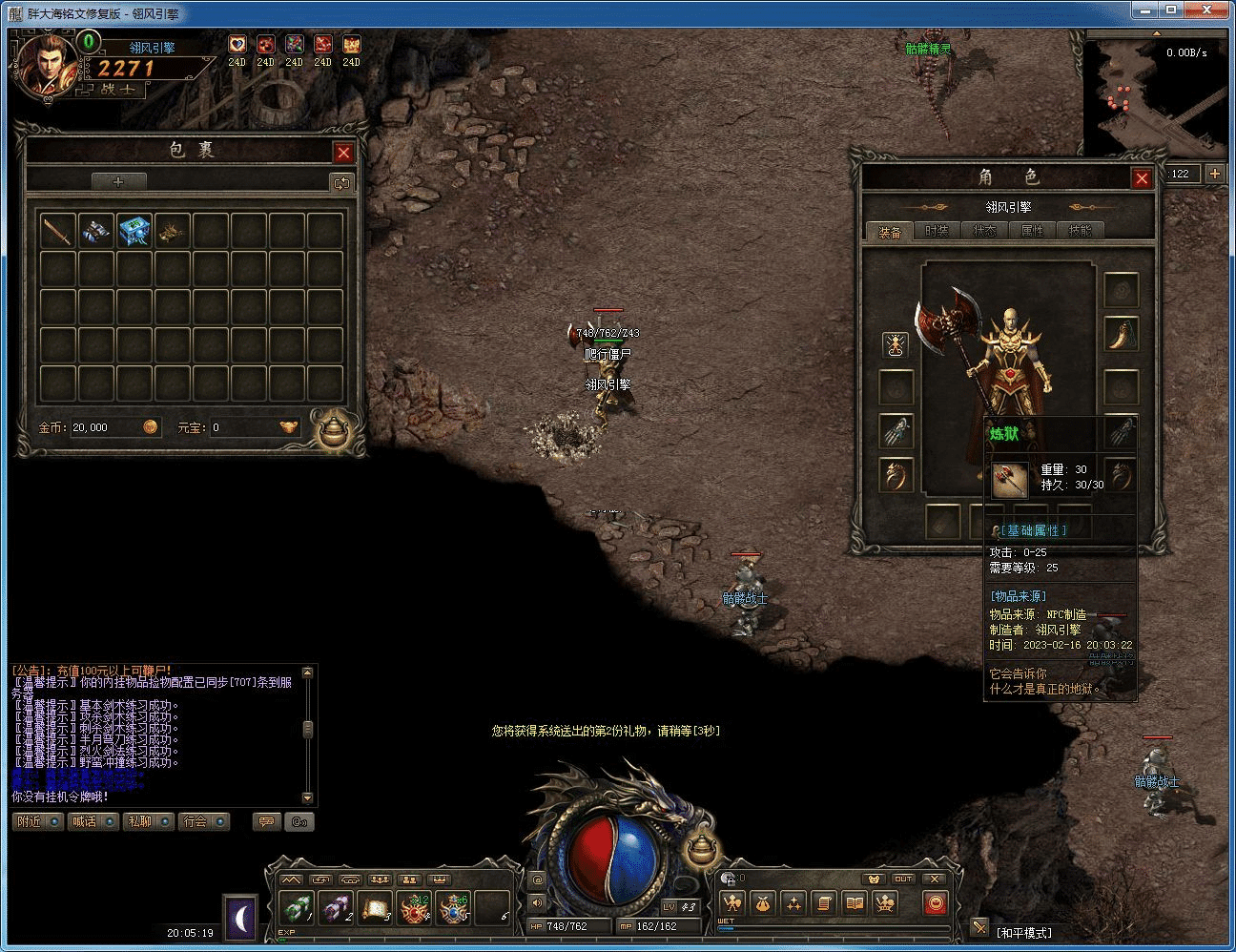Select the blue treasure chest item
Viewport: 1236px width, 952px height.
coord(134,231)
